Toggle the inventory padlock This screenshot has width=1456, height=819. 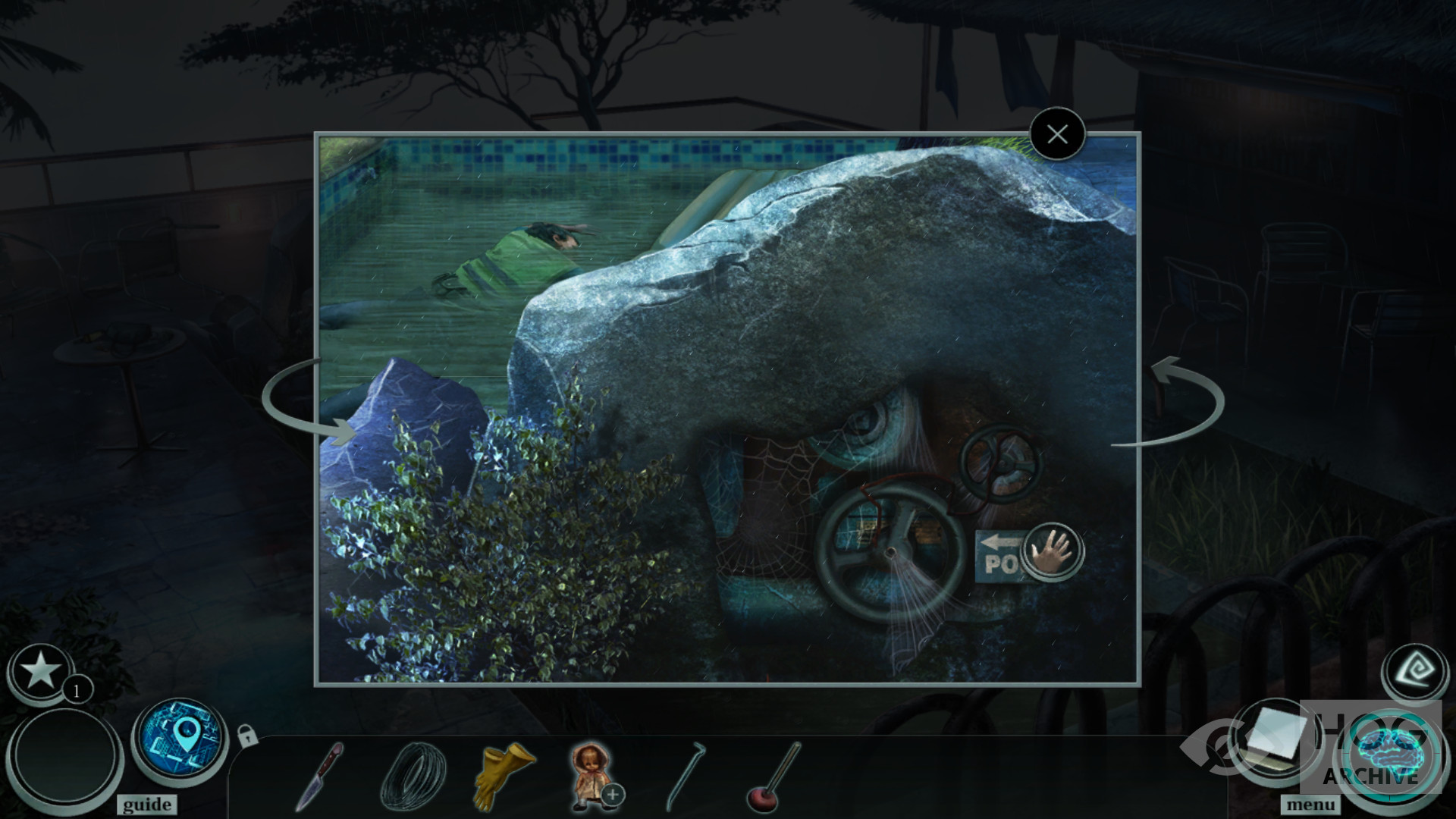pyautogui.click(x=247, y=735)
